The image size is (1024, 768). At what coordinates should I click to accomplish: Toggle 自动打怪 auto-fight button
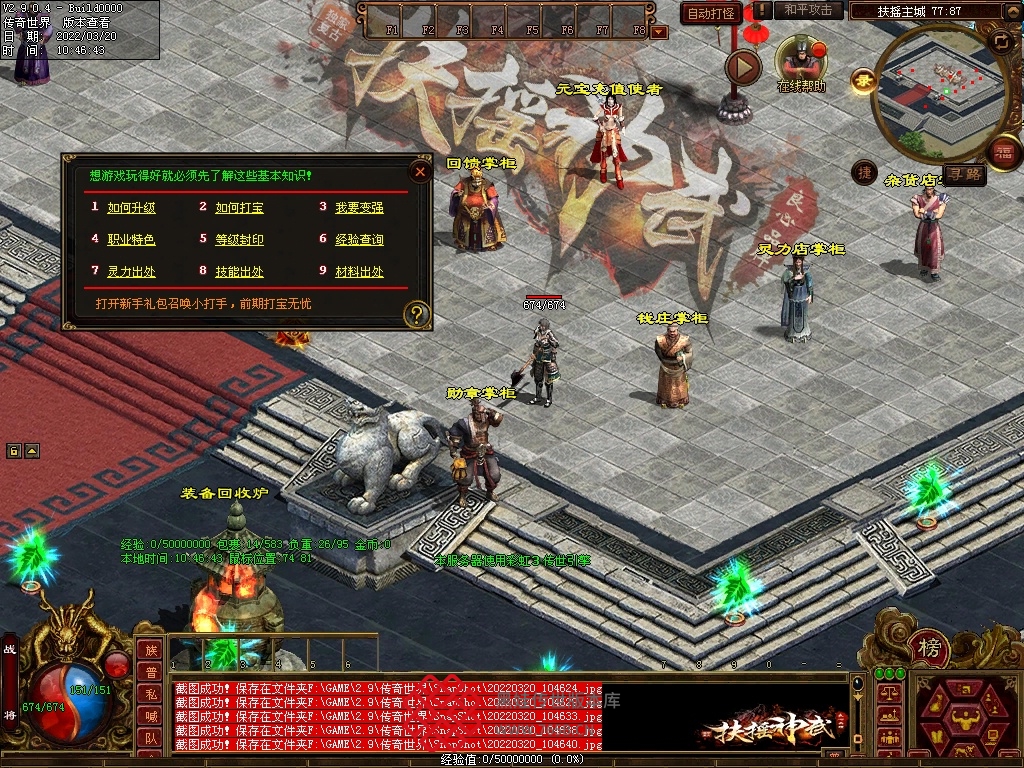(712, 14)
